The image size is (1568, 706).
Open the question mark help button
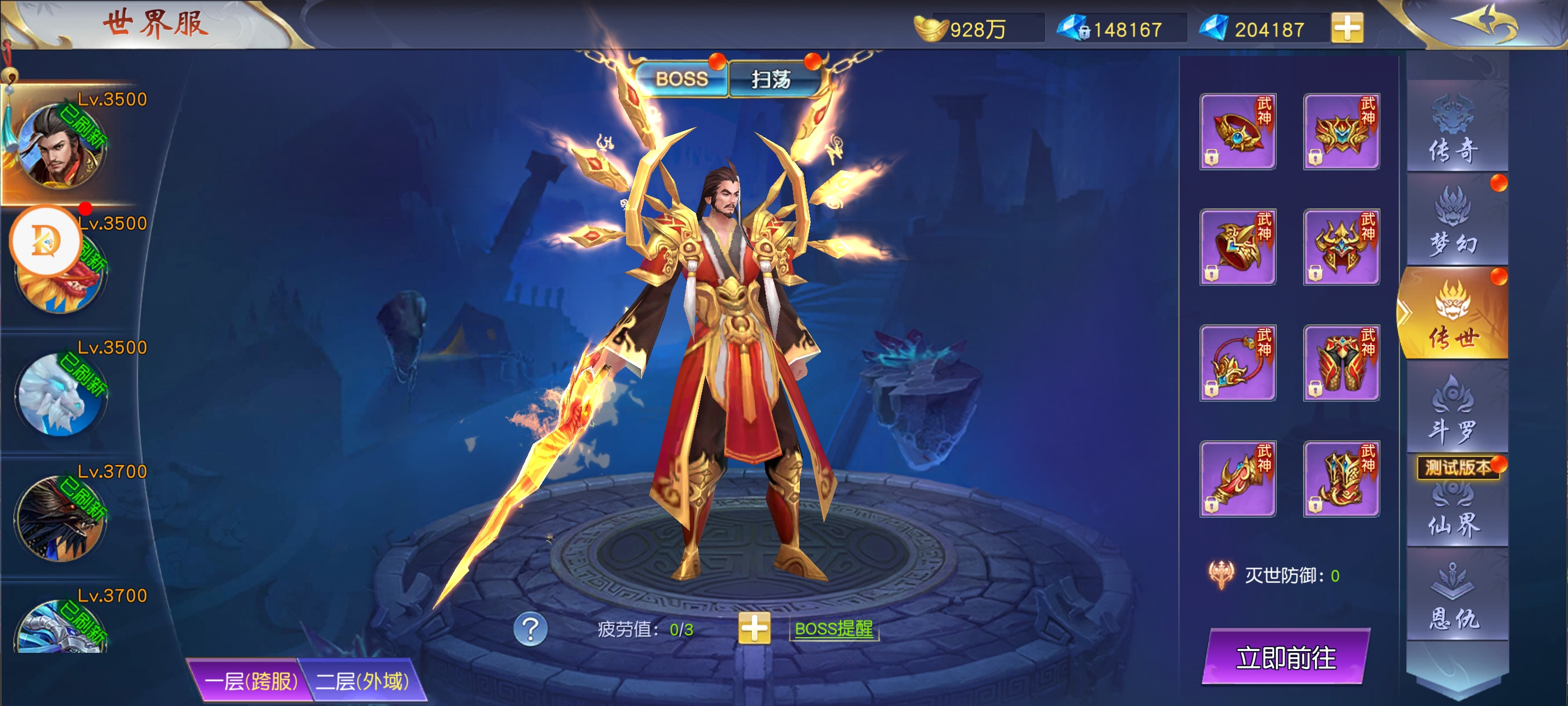530,629
